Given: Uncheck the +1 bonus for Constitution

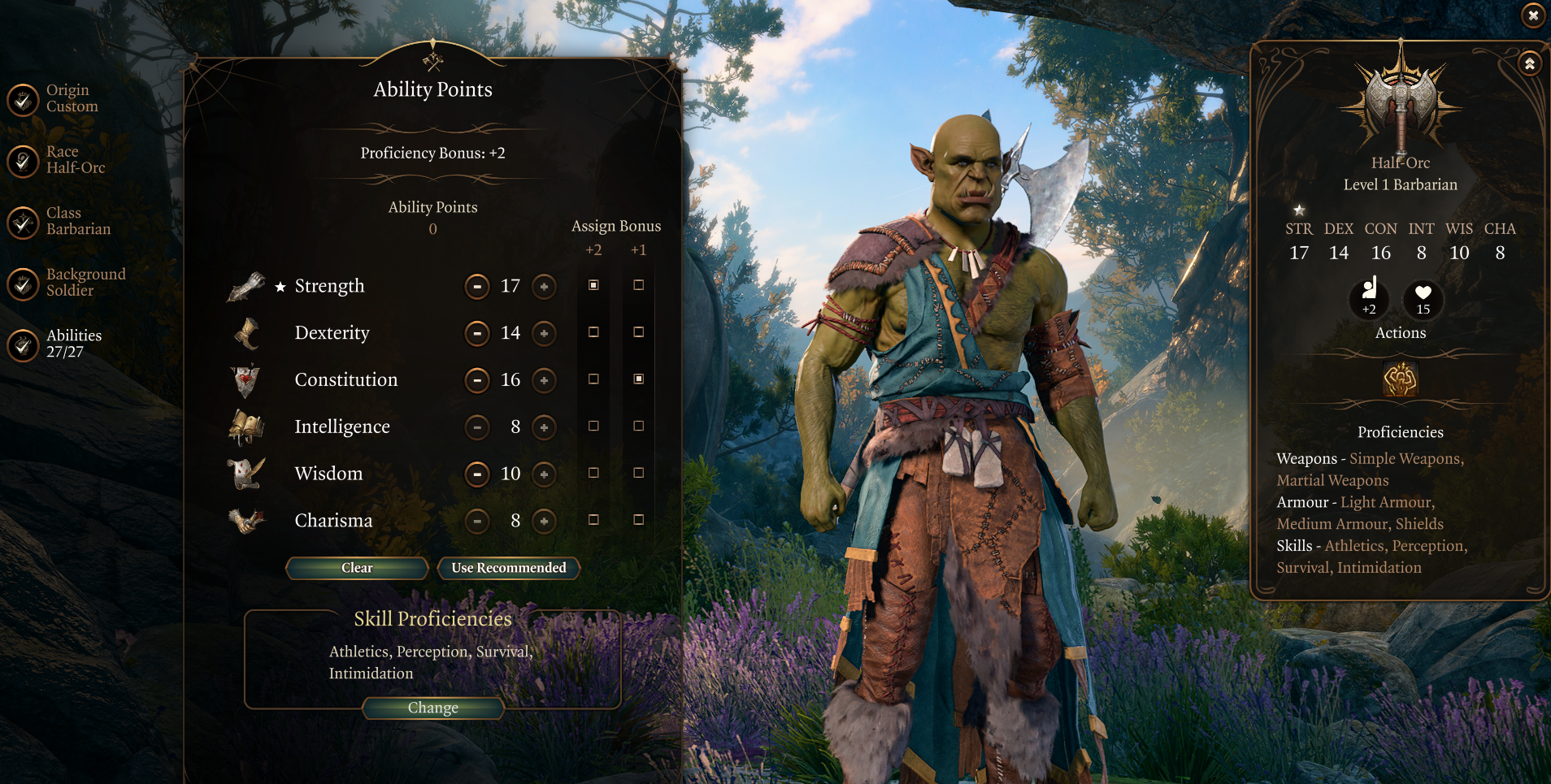Looking at the screenshot, I should click(639, 379).
